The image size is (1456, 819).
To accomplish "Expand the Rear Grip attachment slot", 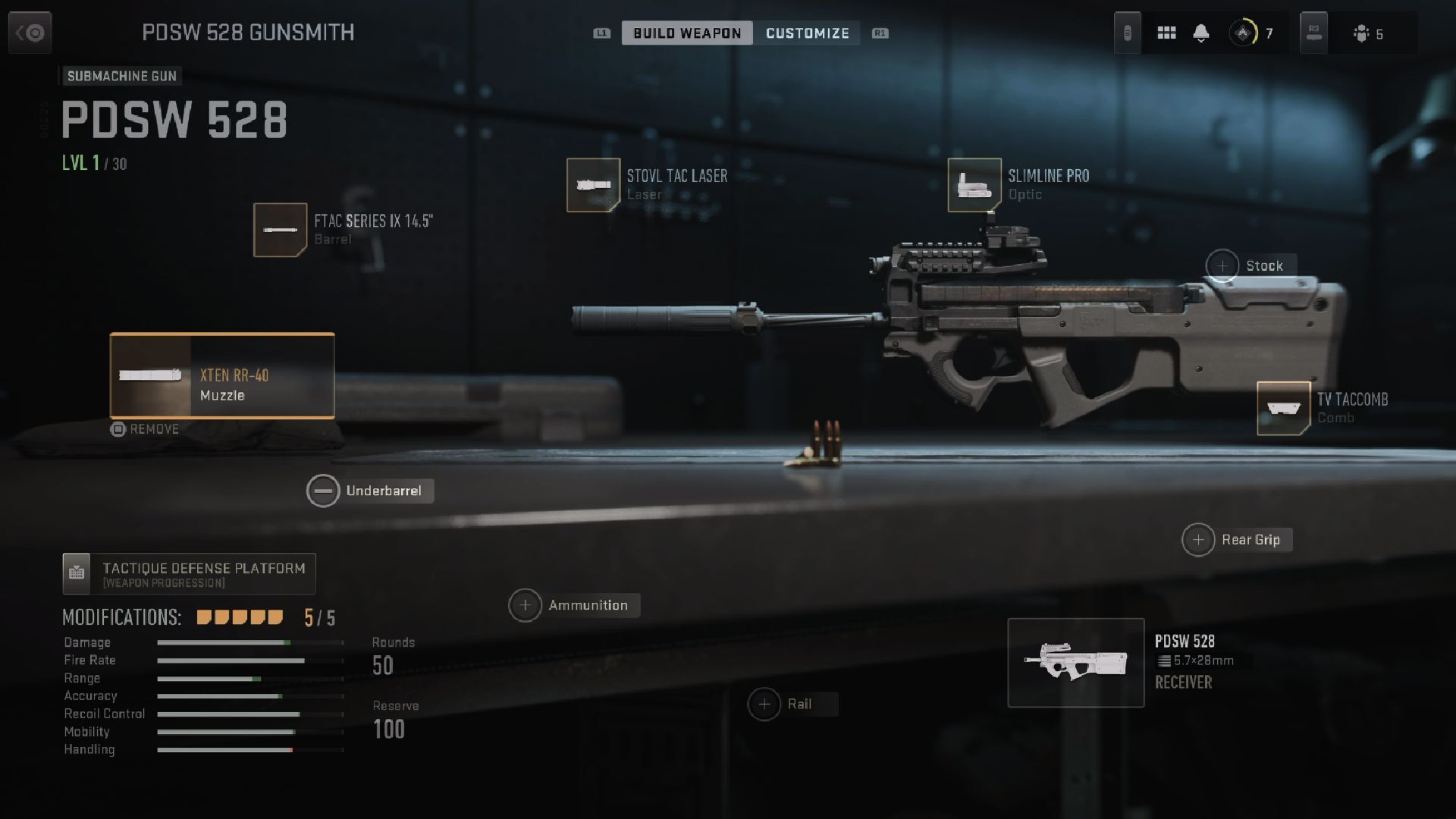I will (1199, 539).
